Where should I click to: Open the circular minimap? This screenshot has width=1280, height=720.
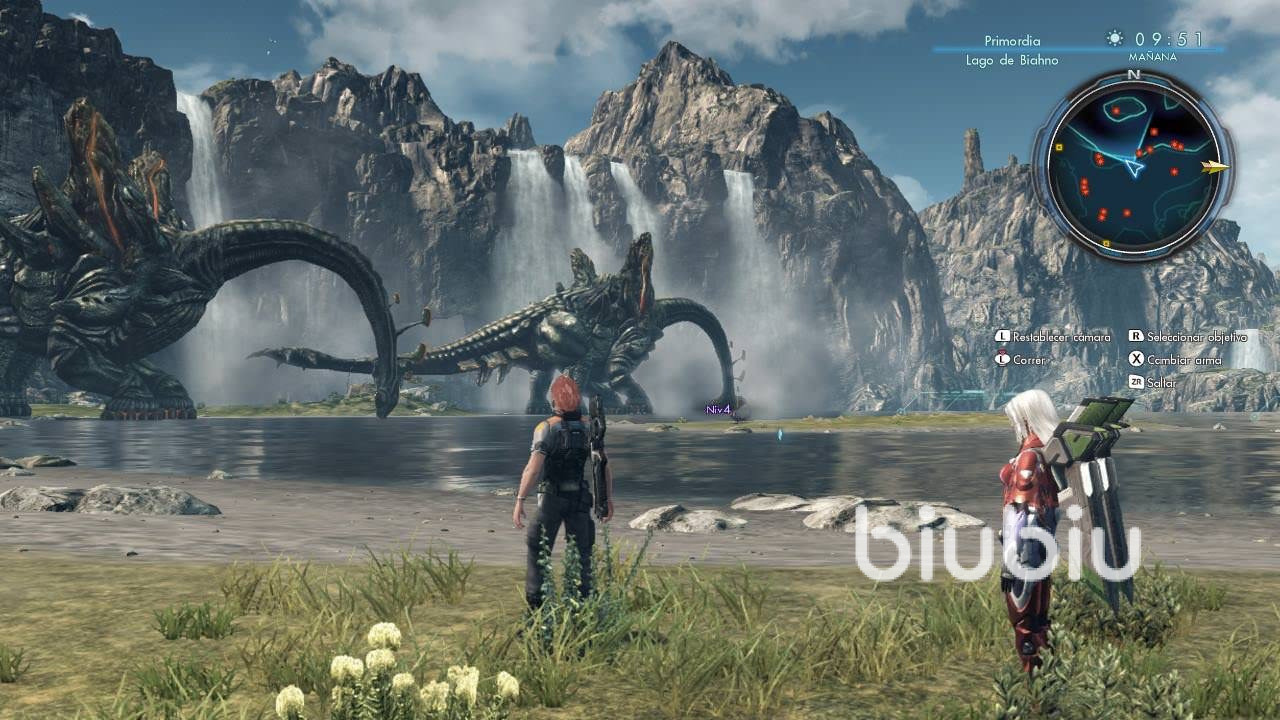tap(1132, 165)
